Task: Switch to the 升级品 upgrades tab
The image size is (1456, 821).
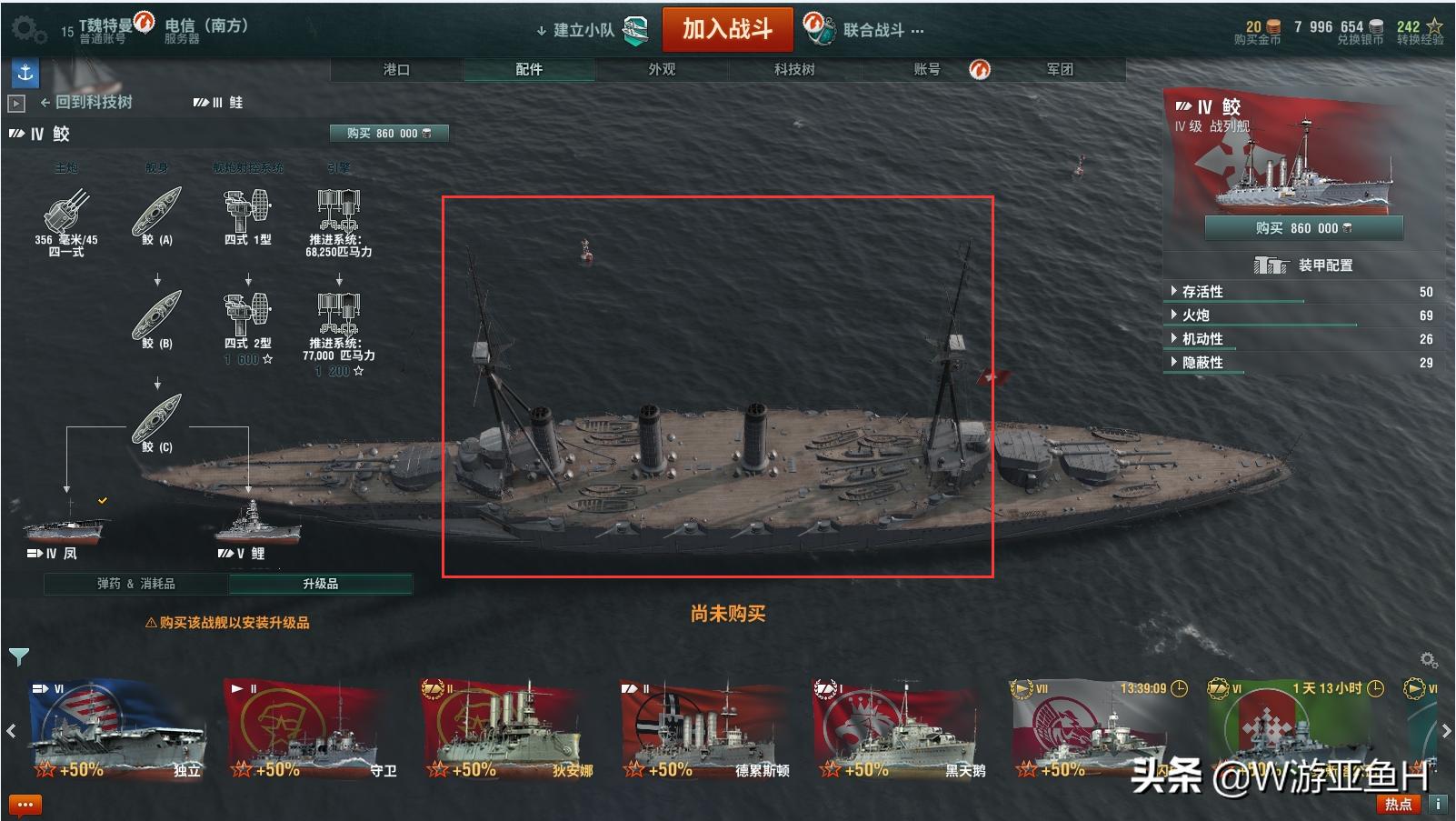Action: click(x=320, y=584)
